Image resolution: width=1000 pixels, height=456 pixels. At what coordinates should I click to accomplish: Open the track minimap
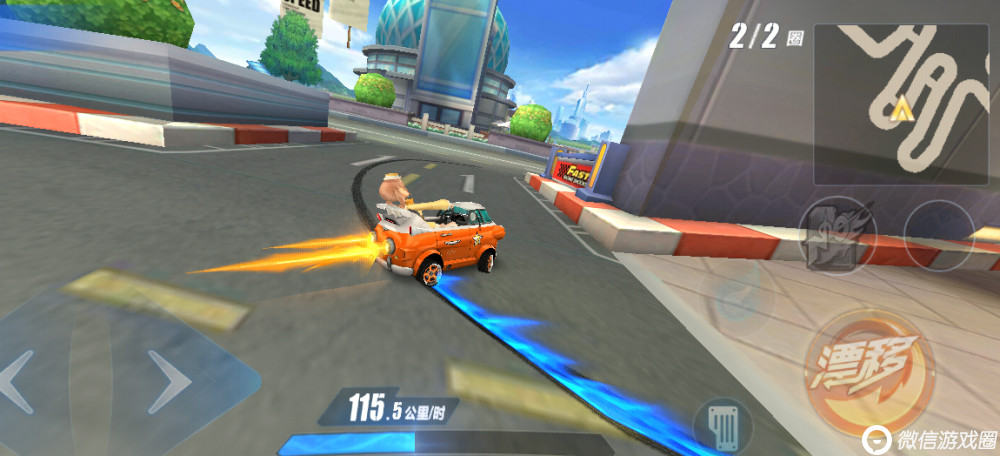coord(900,103)
